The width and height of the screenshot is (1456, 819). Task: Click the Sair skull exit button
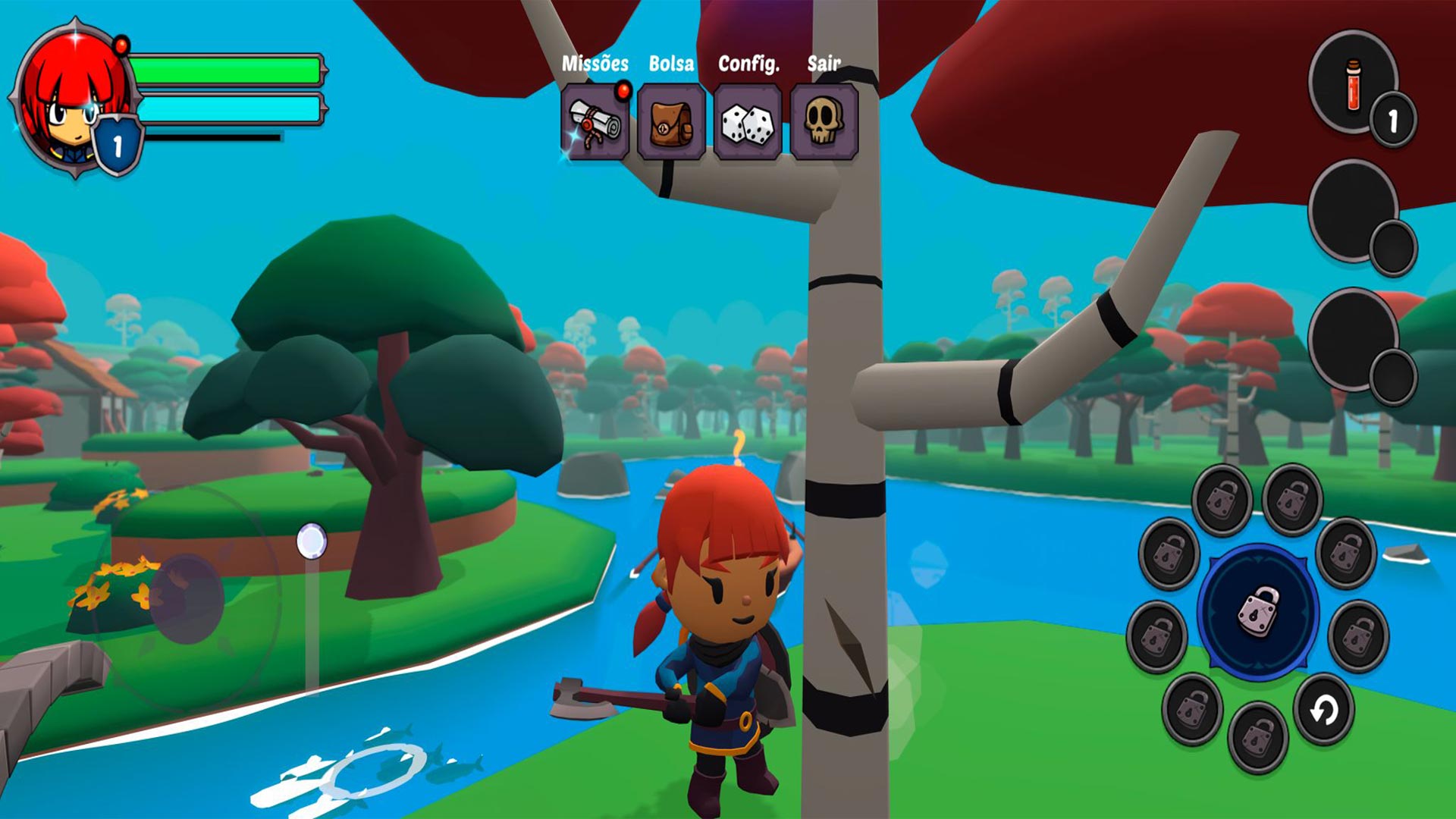tap(824, 122)
